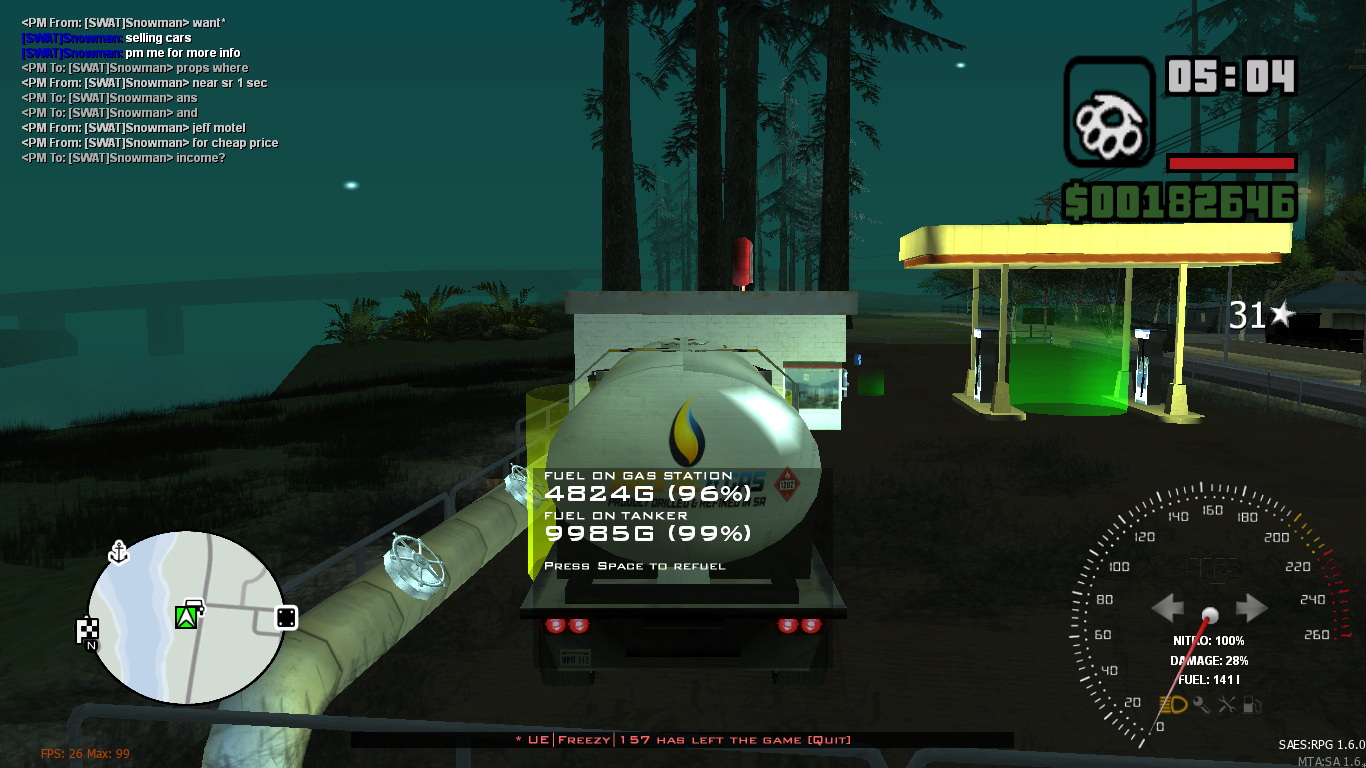Toggle the right arrow indicator on the speedometer
The height and width of the screenshot is (768, 1366).
(x=1250, y=607)
